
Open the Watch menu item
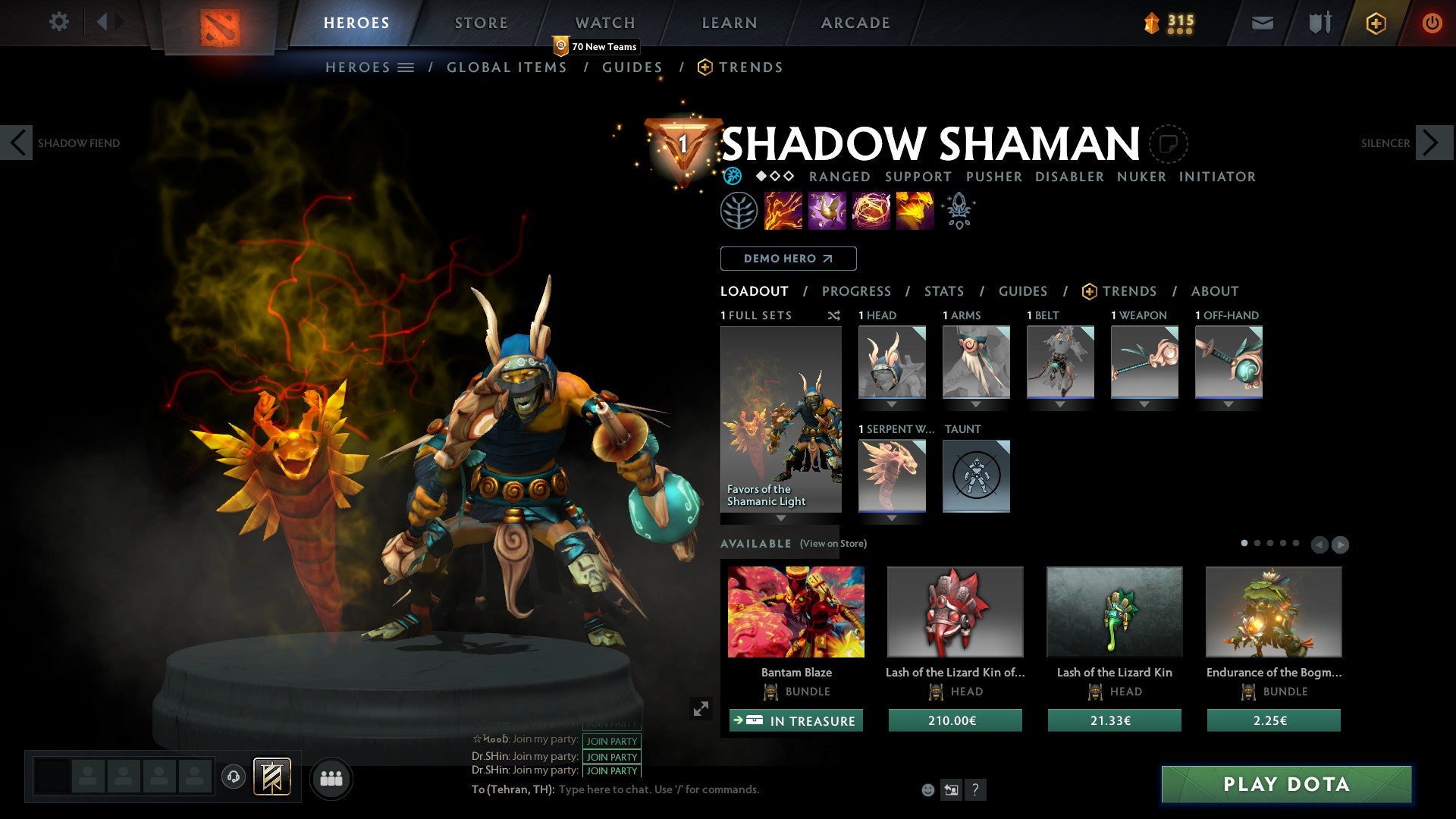pos(604,22)
